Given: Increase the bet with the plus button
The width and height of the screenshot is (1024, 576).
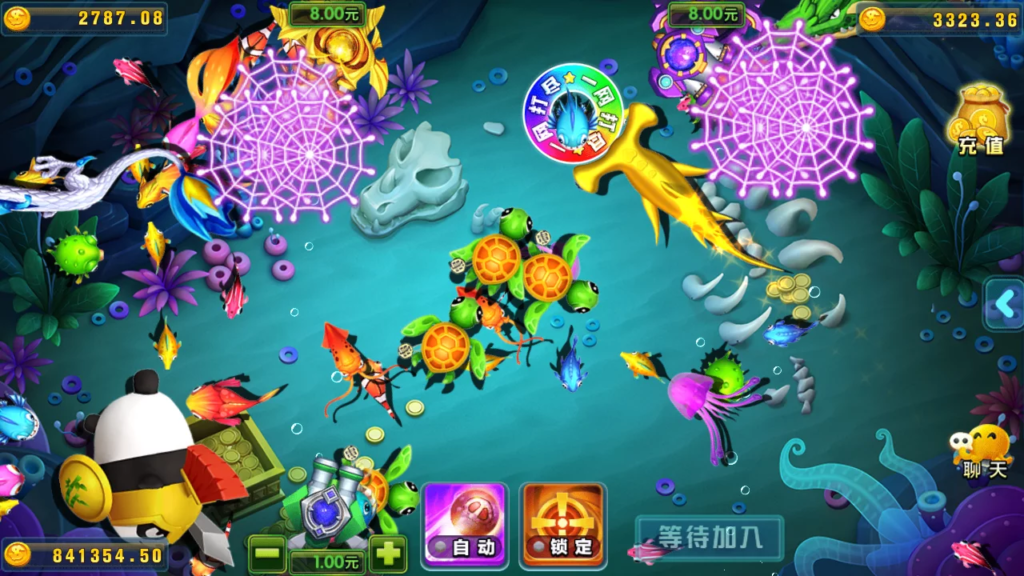Looking at the screenshot, I should [x=387, y=552].
